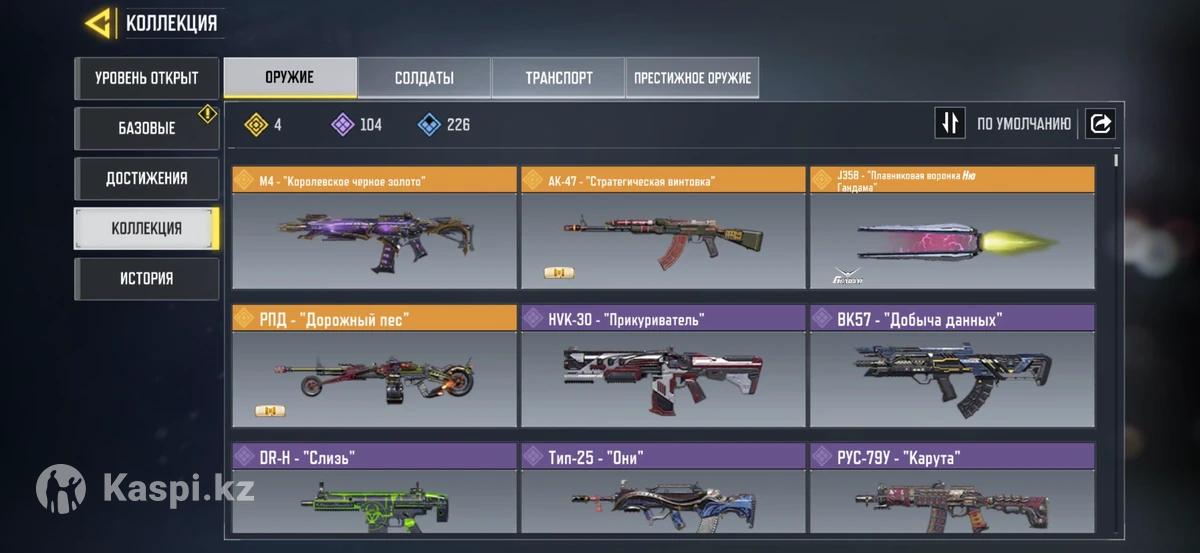The height and width of the screenshot is (553, 1200).
Task: Click the share export button
Action: click(x=1100, y=124)
